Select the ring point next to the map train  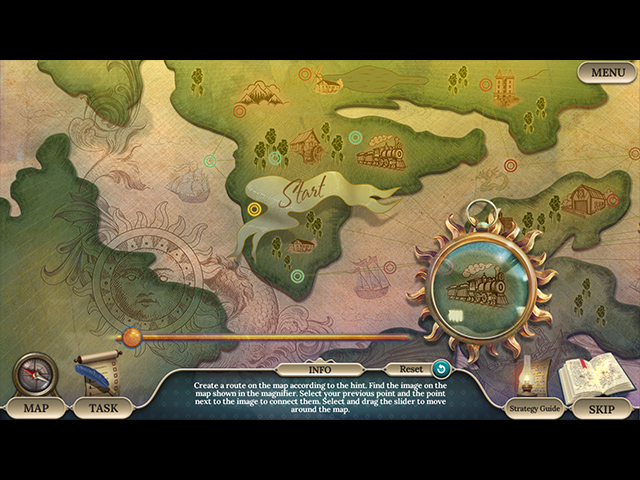click(x=355, y=137)
